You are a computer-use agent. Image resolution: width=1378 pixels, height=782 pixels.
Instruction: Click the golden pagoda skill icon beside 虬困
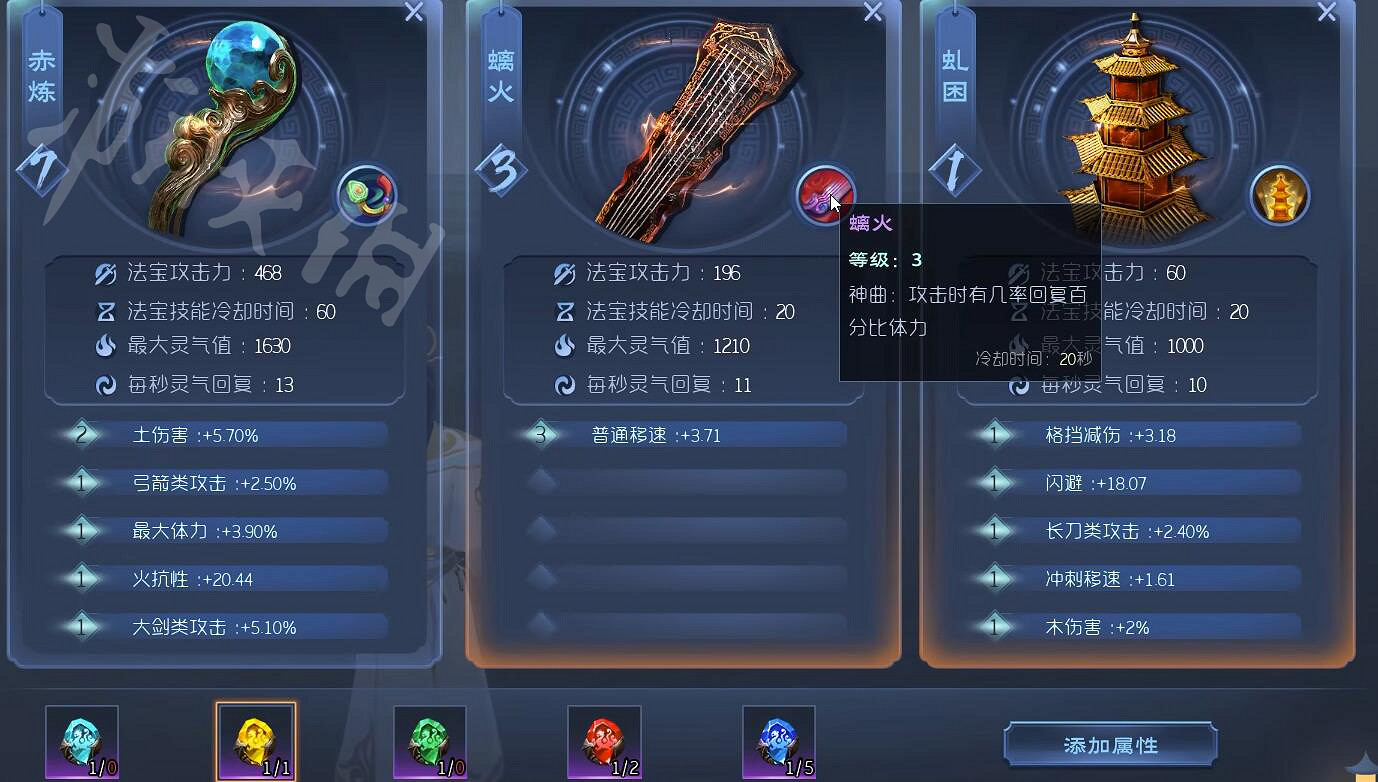pos(1280,197)
